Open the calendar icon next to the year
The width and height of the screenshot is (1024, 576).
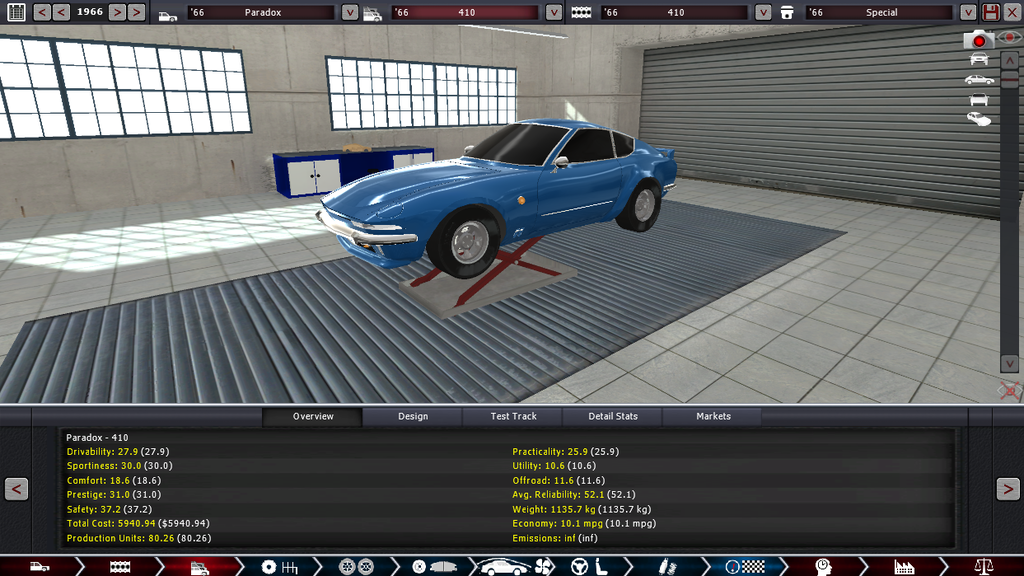point(16,12)
